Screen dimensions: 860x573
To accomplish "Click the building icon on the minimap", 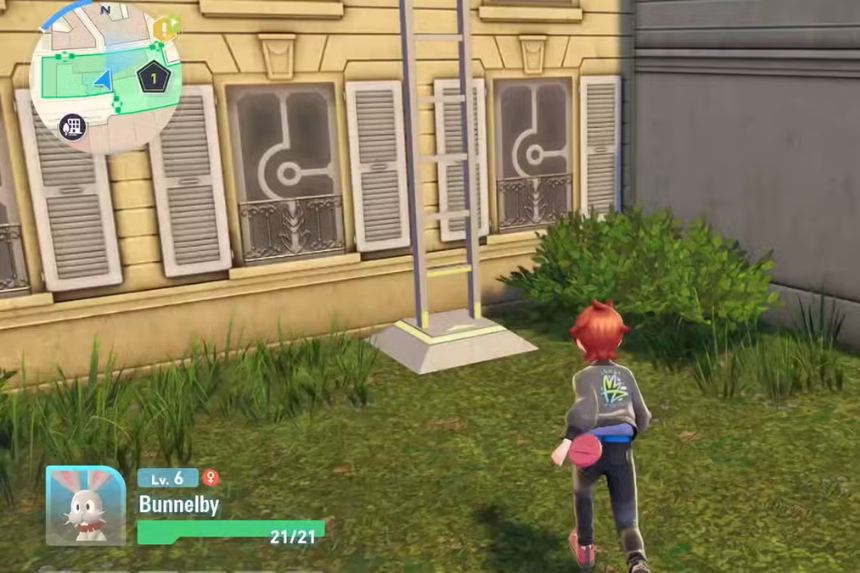I will coord(72,126).
